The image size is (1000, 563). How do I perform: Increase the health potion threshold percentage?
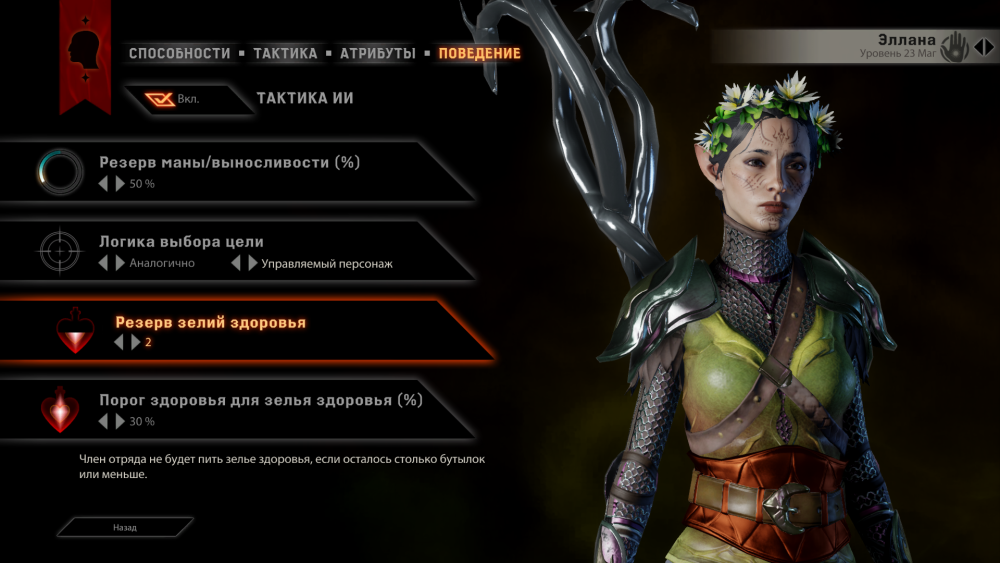coord(120,422)
